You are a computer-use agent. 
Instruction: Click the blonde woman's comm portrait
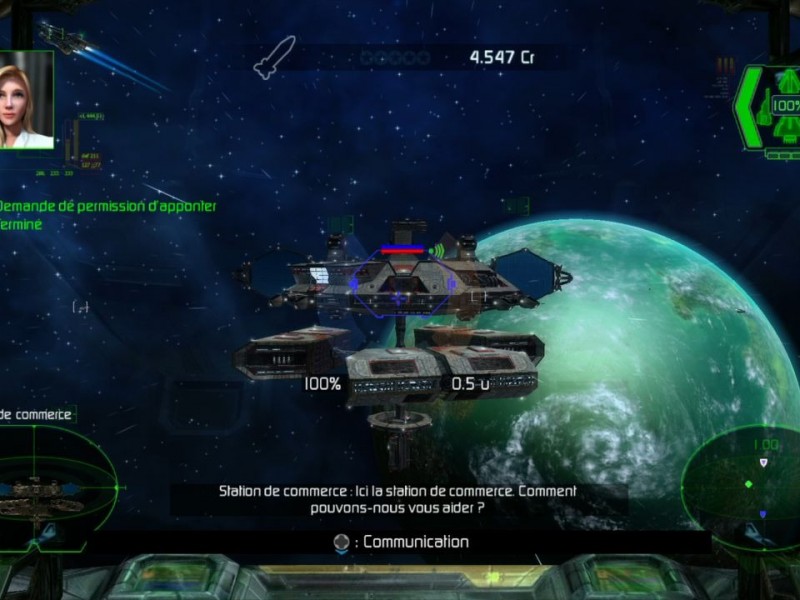[25, 100]
